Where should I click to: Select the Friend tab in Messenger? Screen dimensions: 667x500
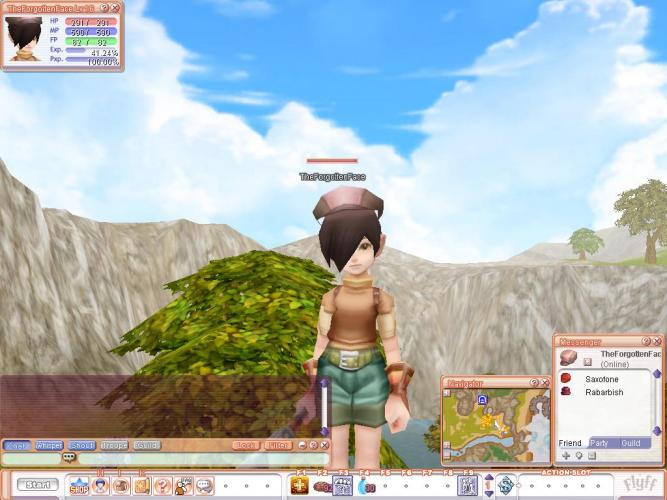coord(569,442)
